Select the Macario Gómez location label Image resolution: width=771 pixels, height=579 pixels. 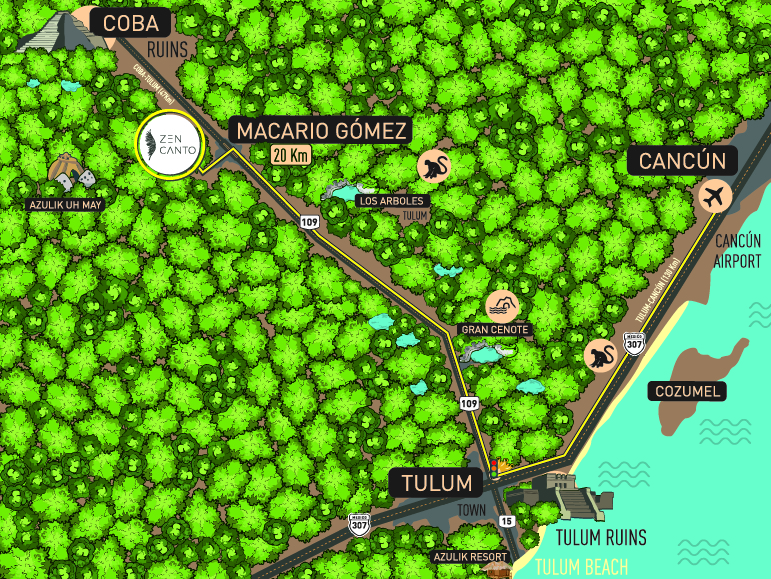point(320,130)
